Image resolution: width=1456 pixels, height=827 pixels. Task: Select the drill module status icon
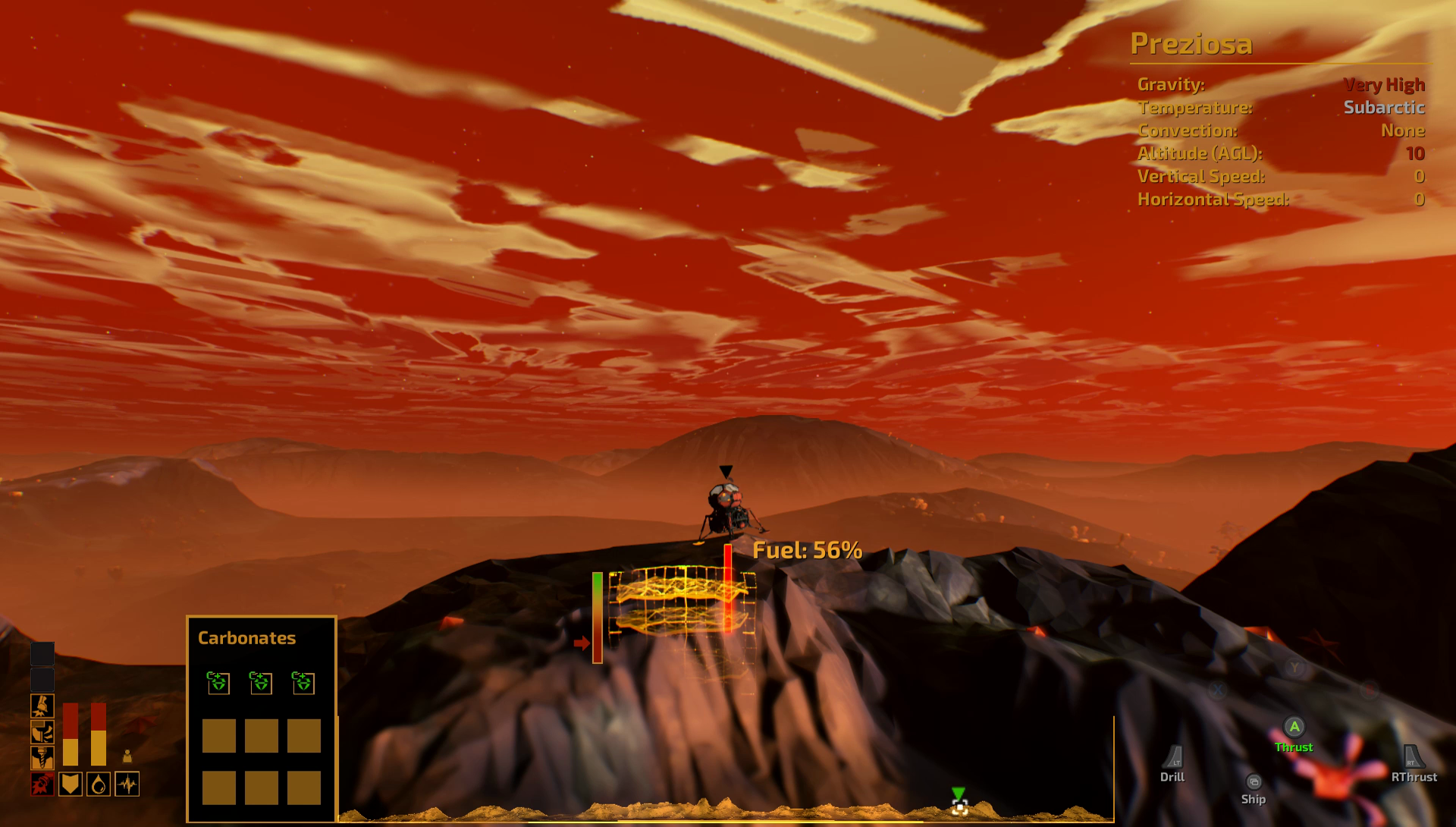point(42,757)
